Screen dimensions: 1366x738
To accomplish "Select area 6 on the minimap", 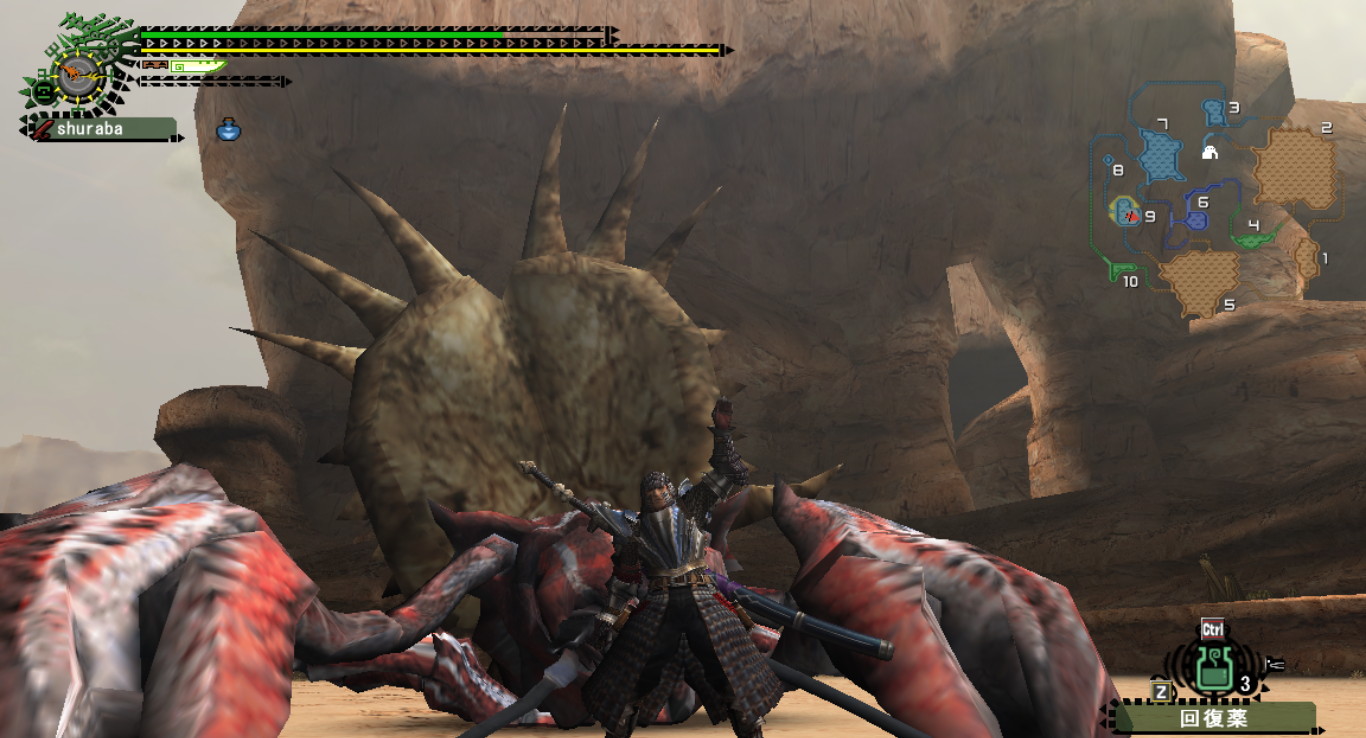I will tap(1196, 217).
